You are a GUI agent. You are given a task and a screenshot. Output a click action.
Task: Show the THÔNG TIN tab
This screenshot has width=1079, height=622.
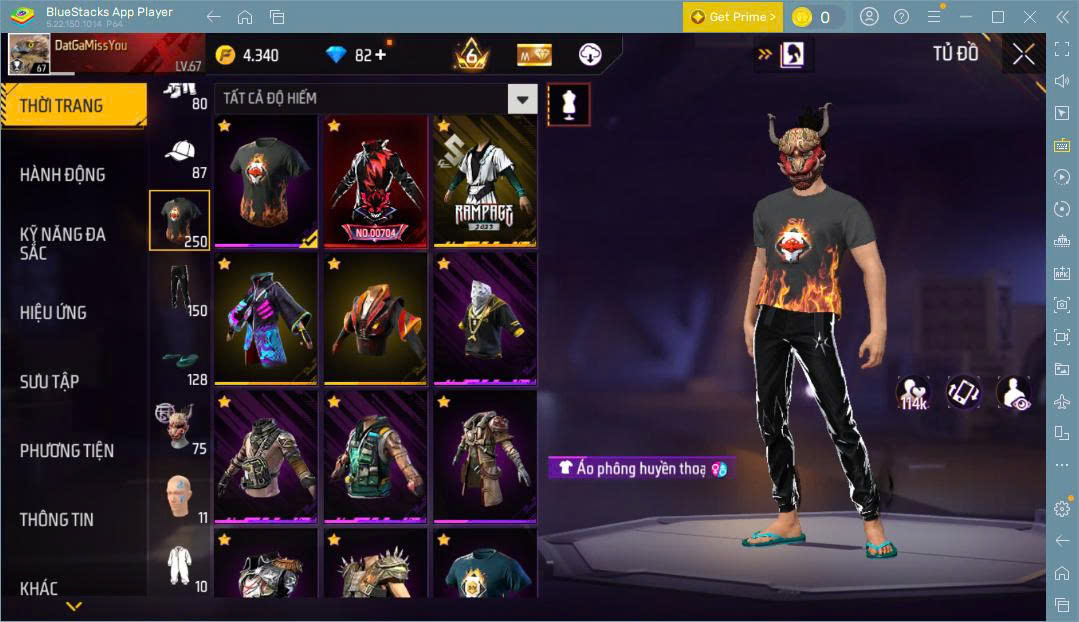coord(57,519)
